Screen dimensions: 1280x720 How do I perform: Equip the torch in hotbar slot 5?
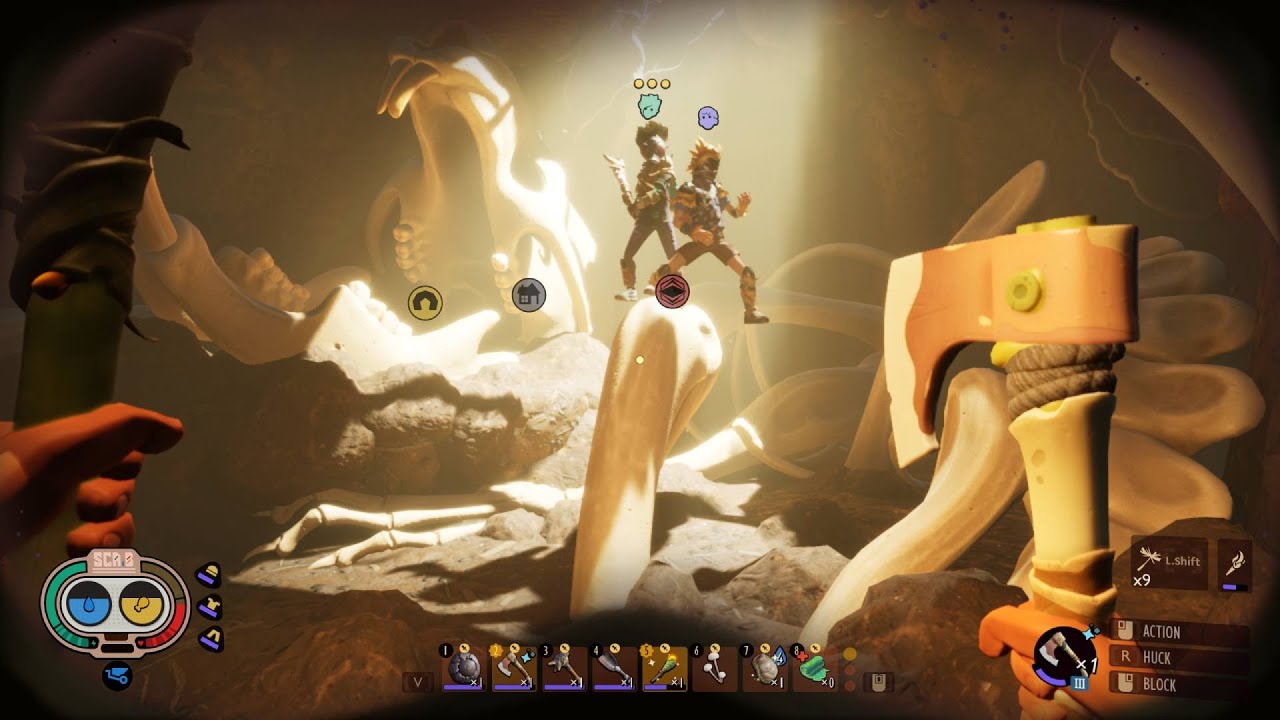pyautogui.click(x=664, y=668)
